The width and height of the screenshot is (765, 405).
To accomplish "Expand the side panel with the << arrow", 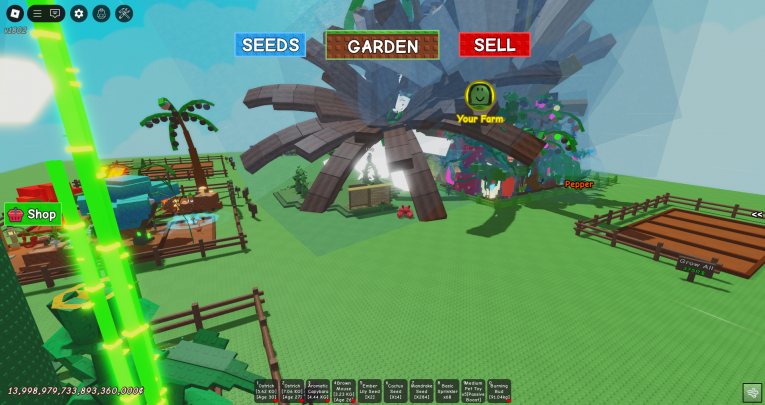I will click(x=757, y=214).
